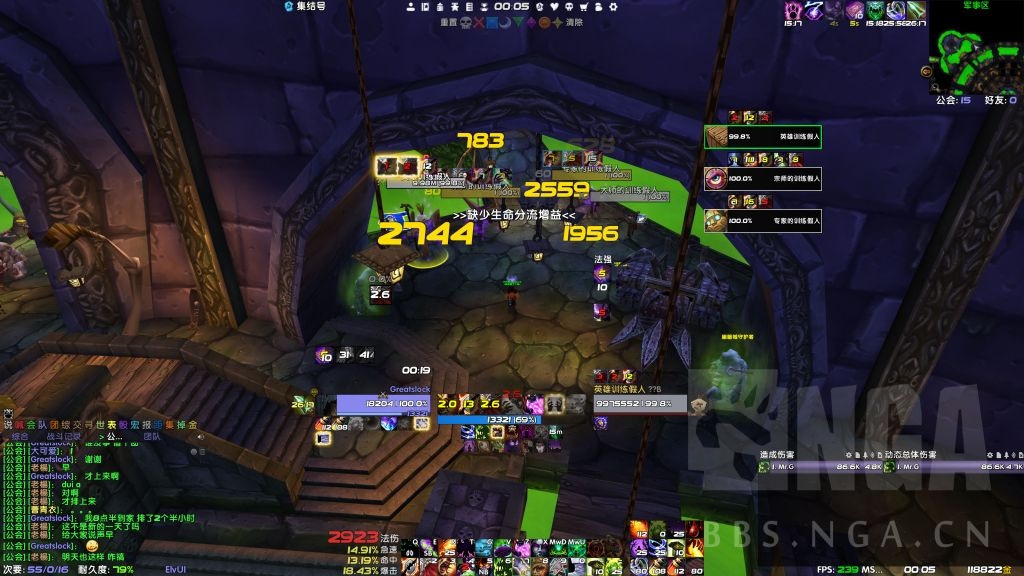Click the guild 公会 count text
This screenshot has width=1024, height=576.
[948, 100]
